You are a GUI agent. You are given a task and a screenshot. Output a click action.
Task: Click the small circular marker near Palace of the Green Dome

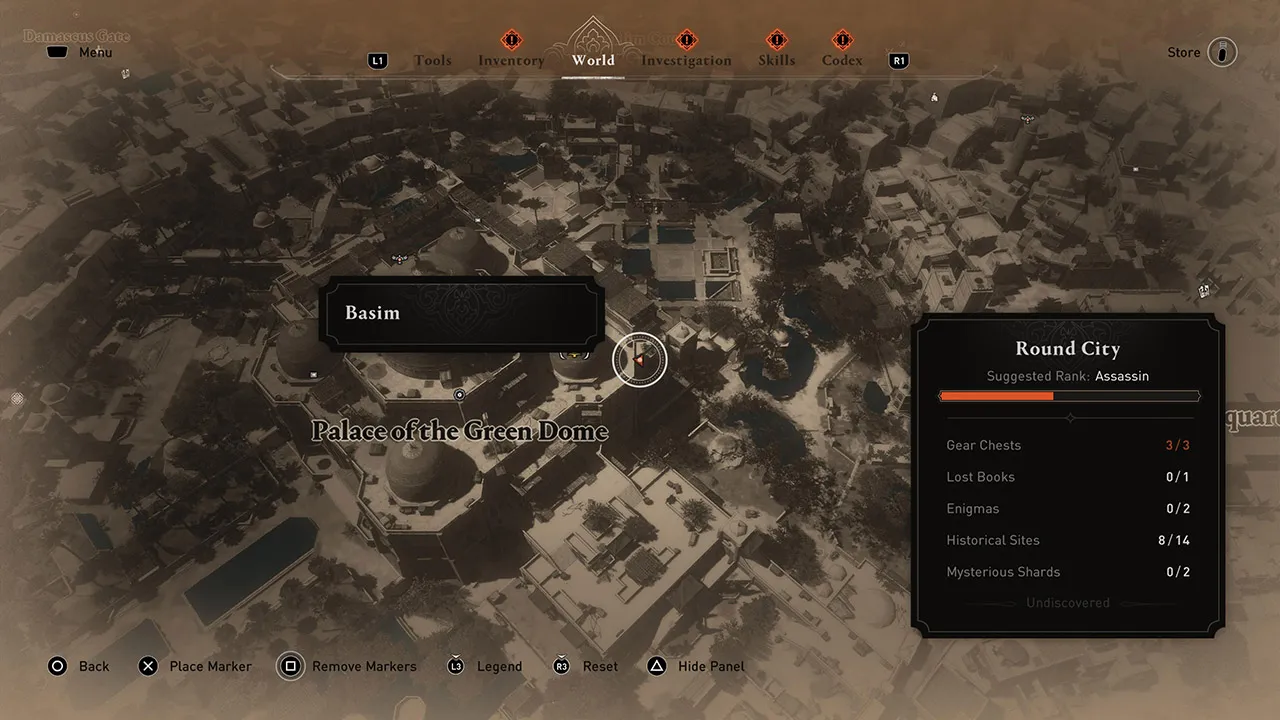point(460,394)
